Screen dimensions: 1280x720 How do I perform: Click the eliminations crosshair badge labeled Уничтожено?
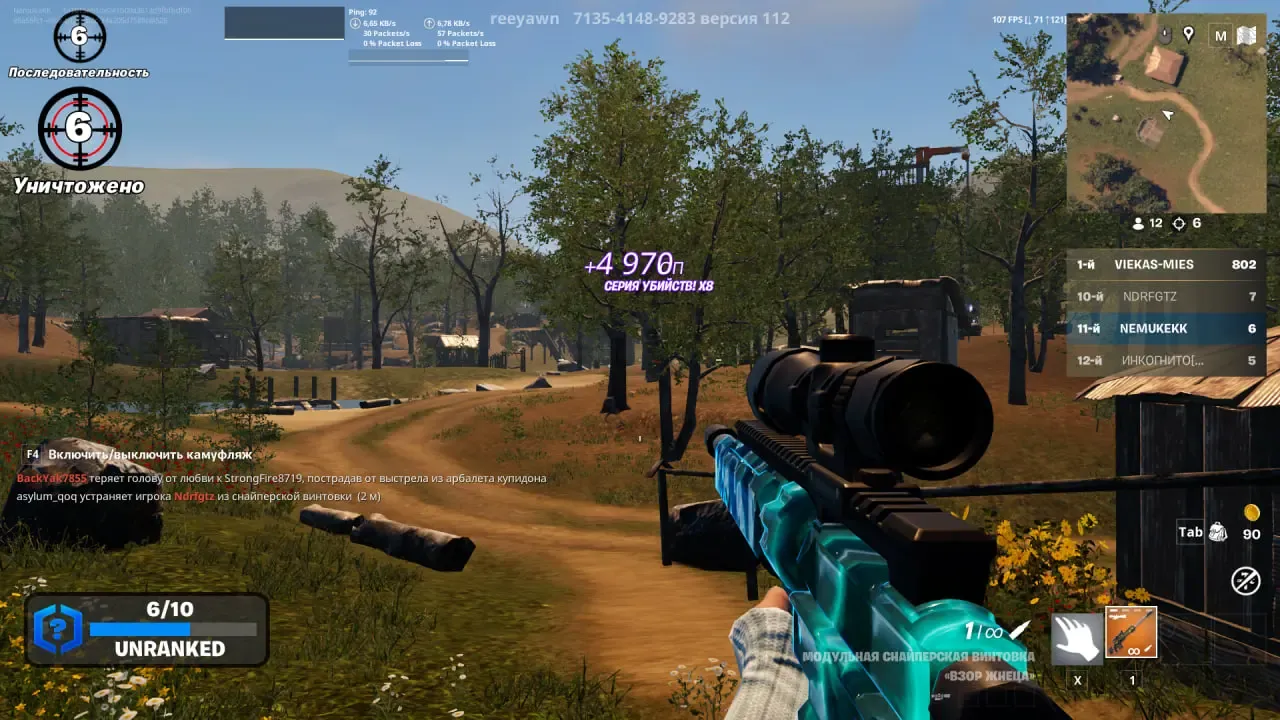tap(80, 129)
